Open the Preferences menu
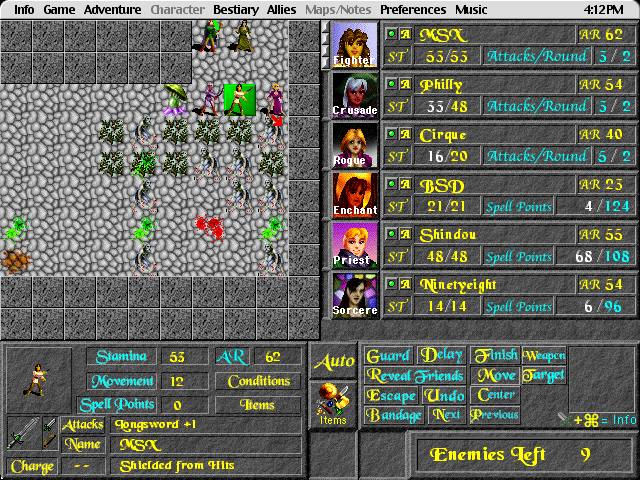This screenshot has height=480, width=640. coord(412,9)
